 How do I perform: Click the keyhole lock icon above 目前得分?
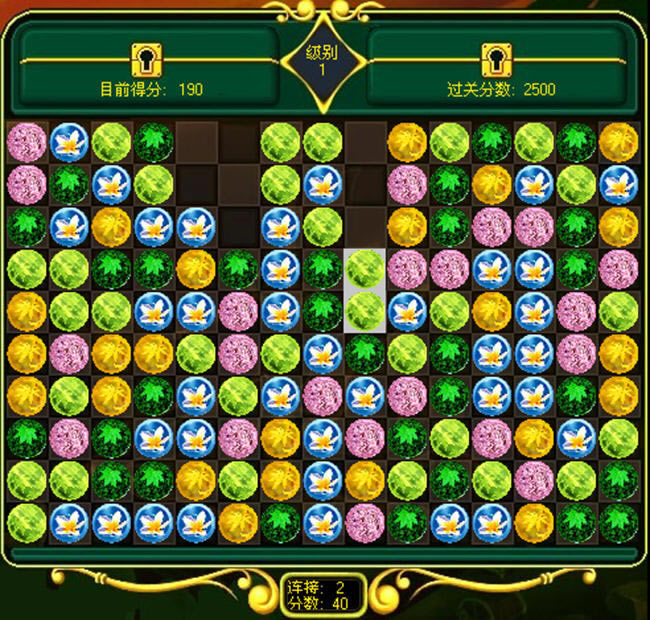[x=147, y=59]
